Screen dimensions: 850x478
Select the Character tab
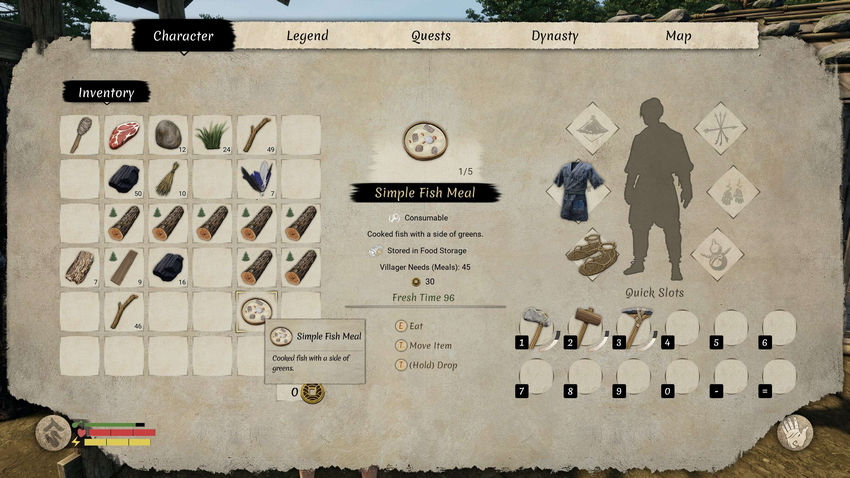(183, 36)
